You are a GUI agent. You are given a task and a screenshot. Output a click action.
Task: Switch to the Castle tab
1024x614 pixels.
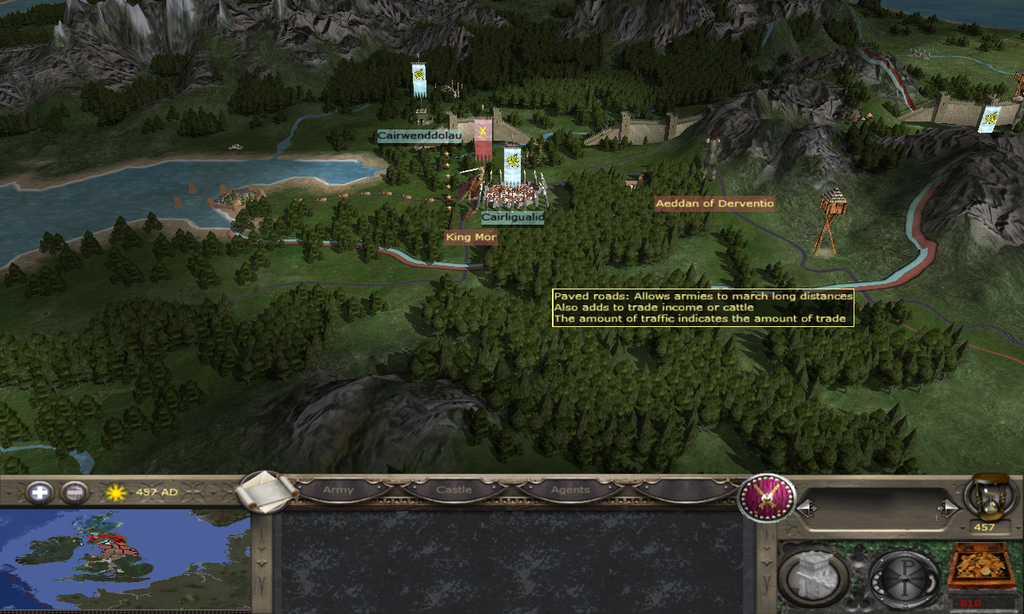tap(453, 490)
